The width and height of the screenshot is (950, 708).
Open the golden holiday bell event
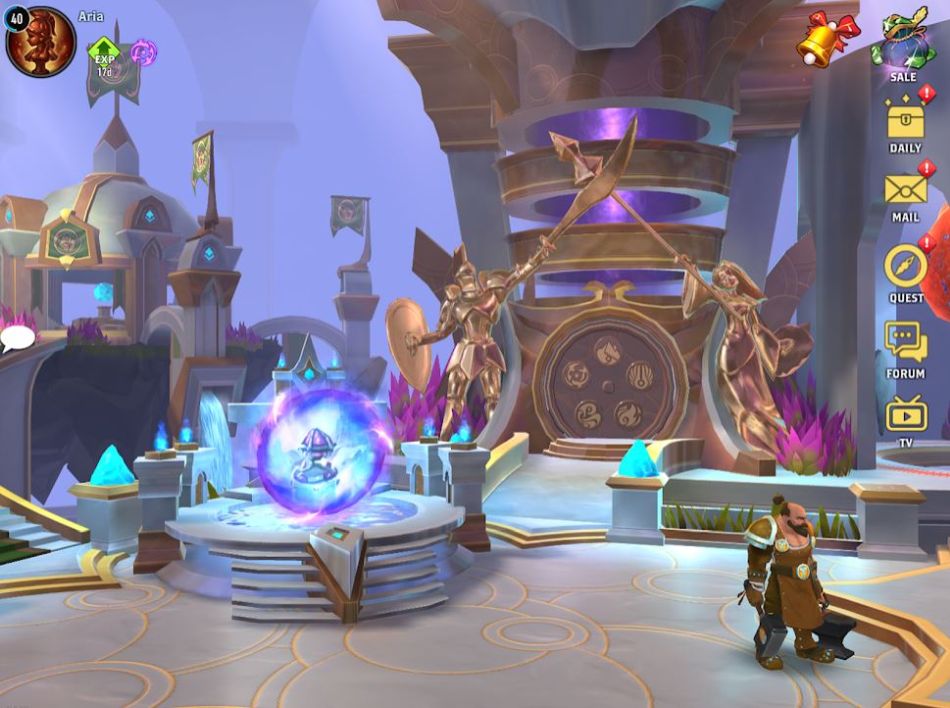click(828, 38)
